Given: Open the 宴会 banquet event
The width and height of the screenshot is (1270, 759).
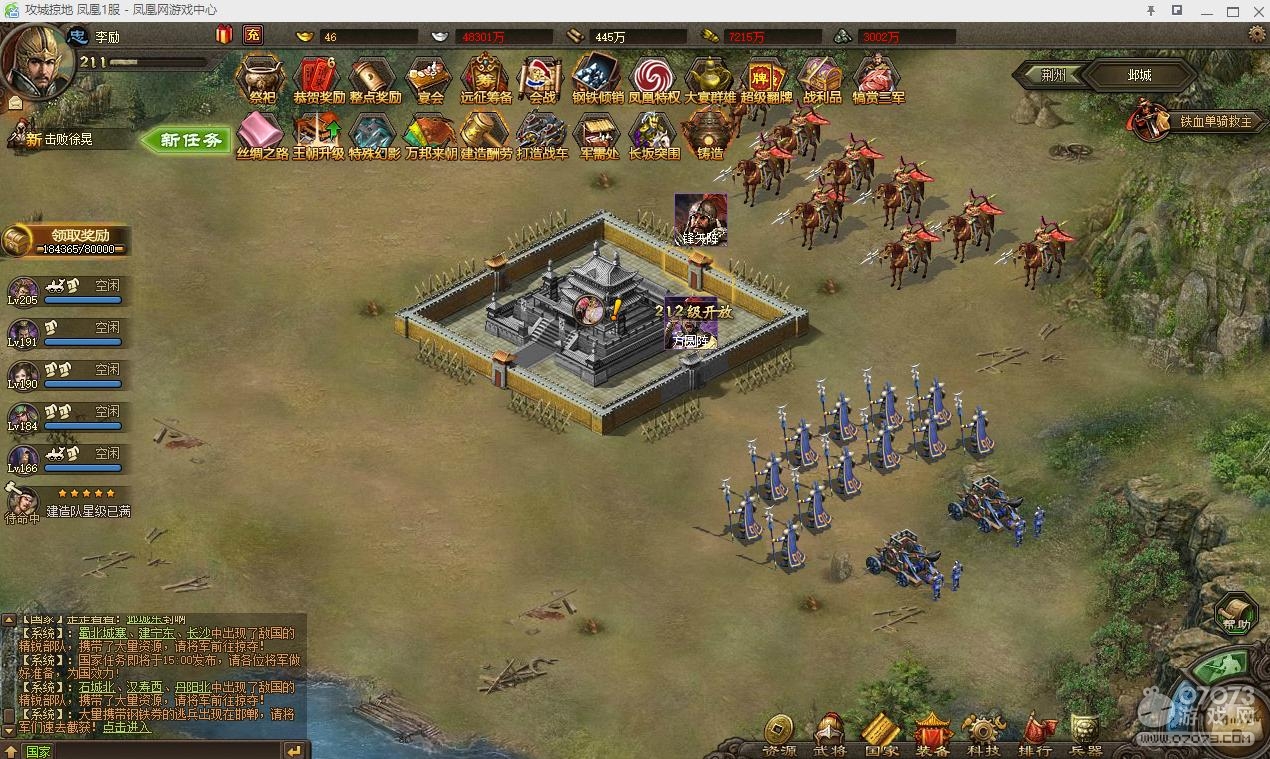Looking at the screenshot, I should pos(430,78).
